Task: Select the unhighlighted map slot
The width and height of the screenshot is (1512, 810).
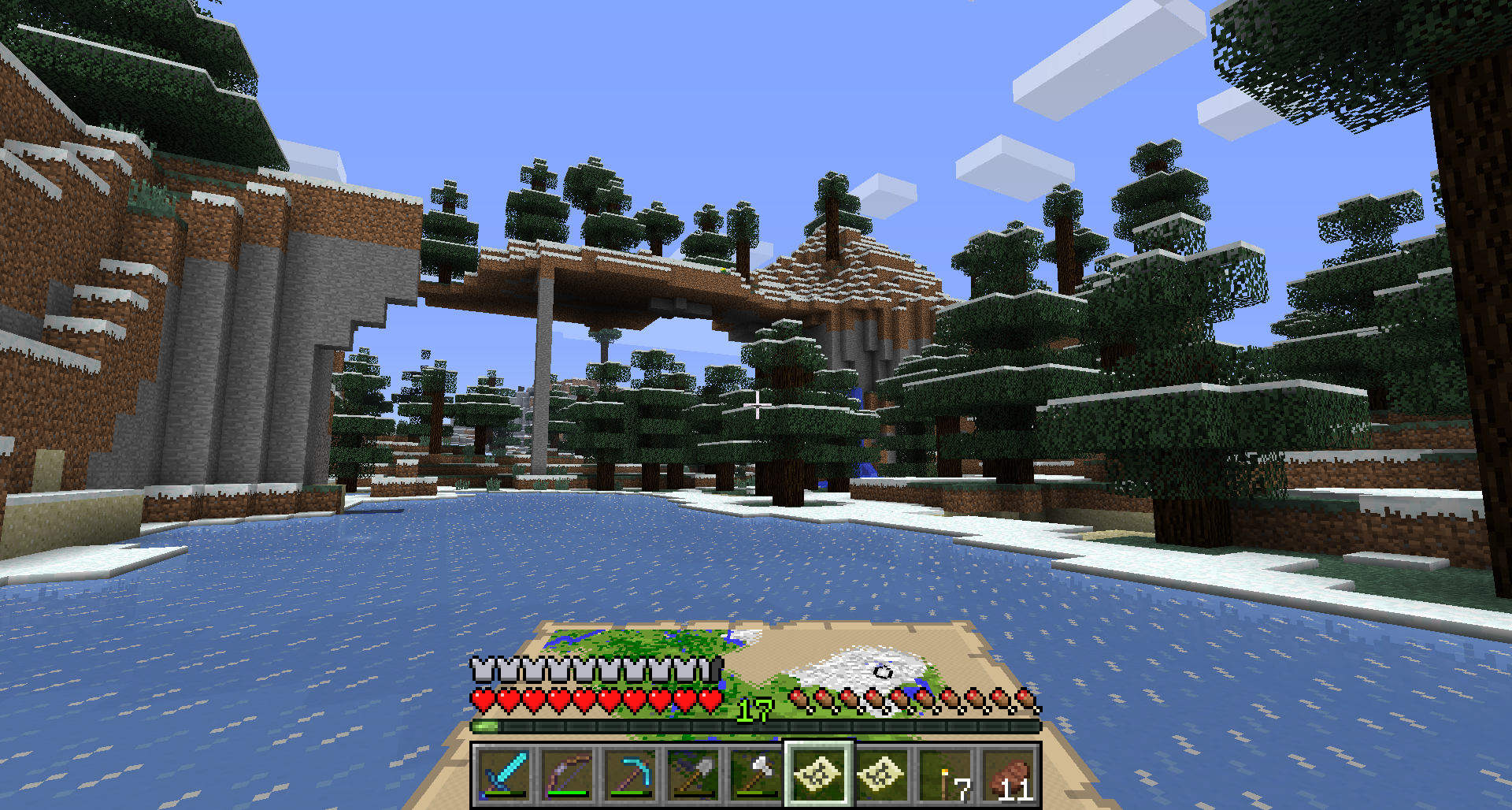Action: 882,775
